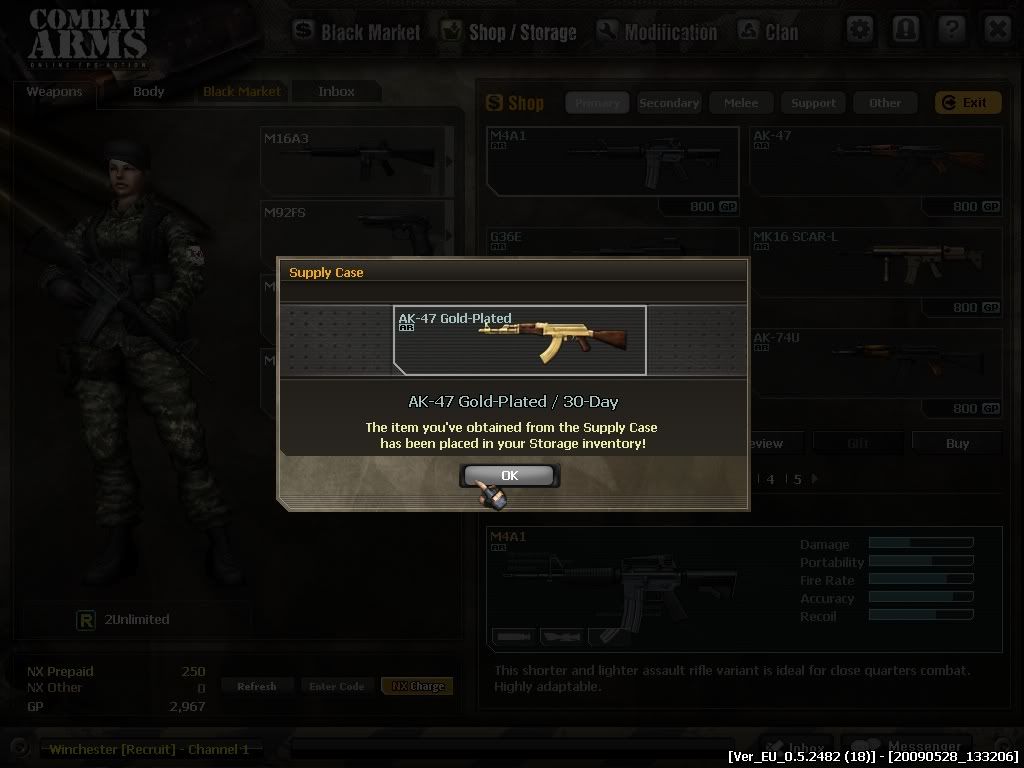Exit the shop with the Exit button

click(967, 103)
